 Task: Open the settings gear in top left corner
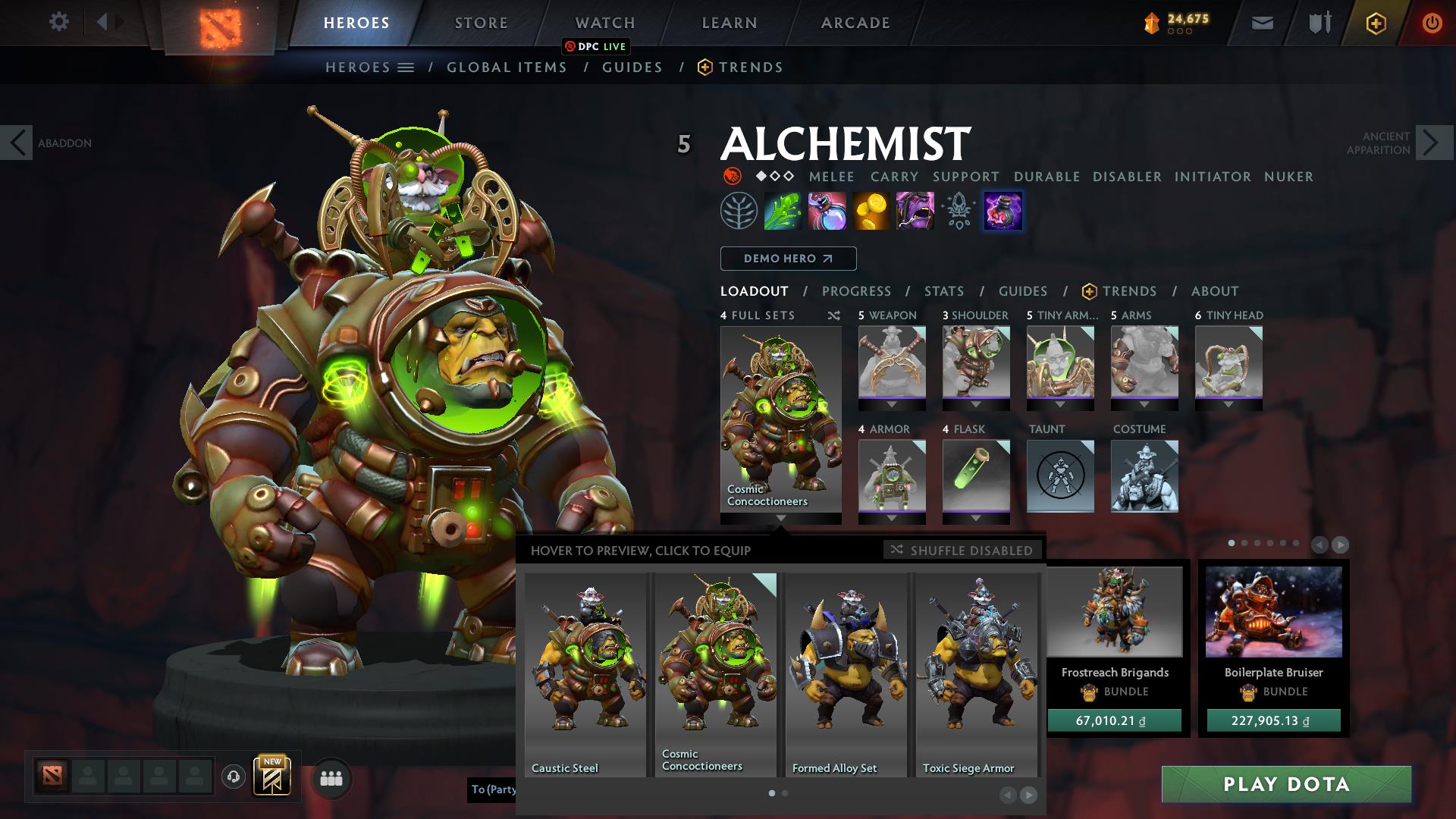pyautogui.click(x=59, y=22)
